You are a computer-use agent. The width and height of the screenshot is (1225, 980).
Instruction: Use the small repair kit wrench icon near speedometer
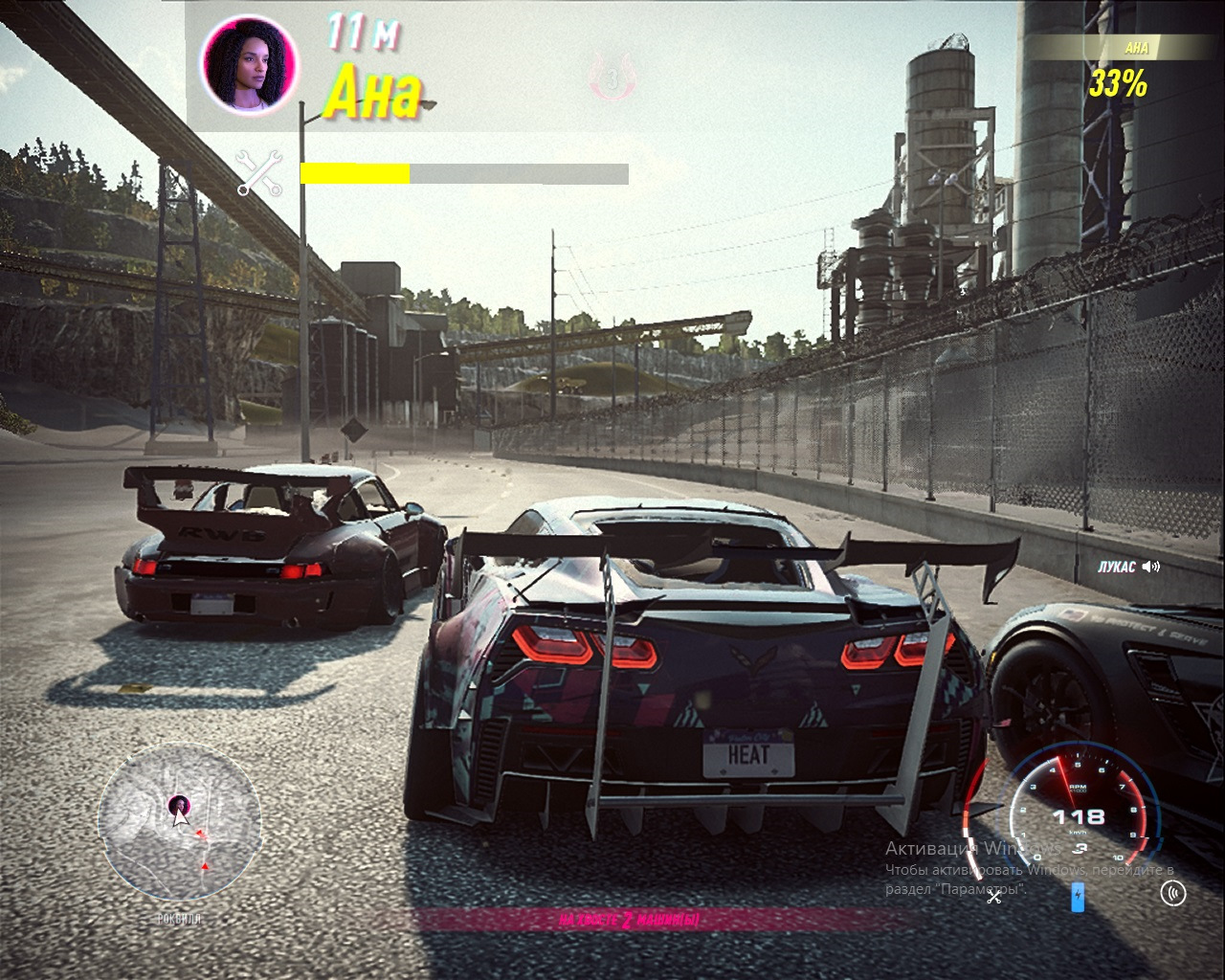(994, 896)
